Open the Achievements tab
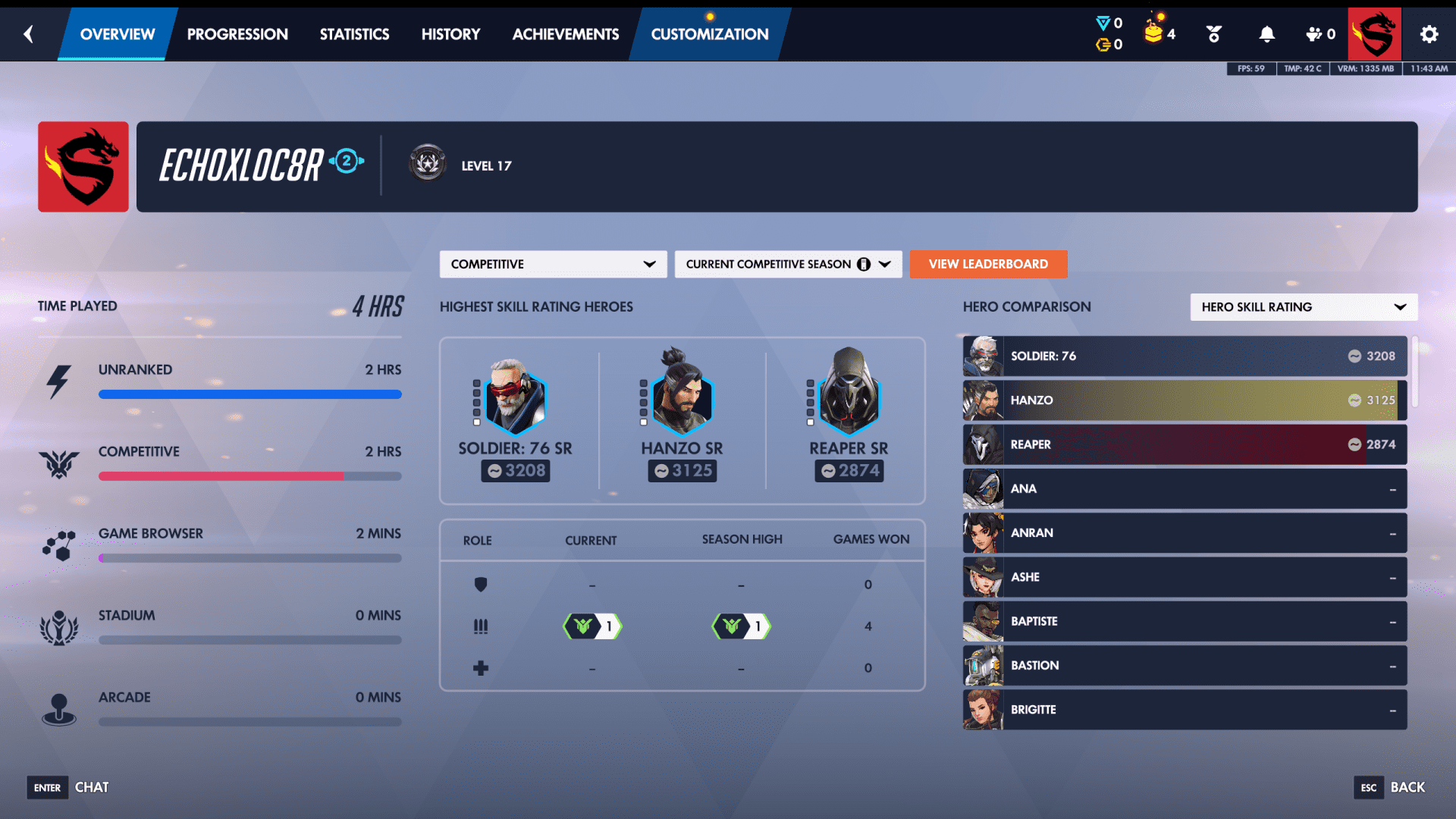Screen dimensions: 1456x819 (x=565, y=33)
